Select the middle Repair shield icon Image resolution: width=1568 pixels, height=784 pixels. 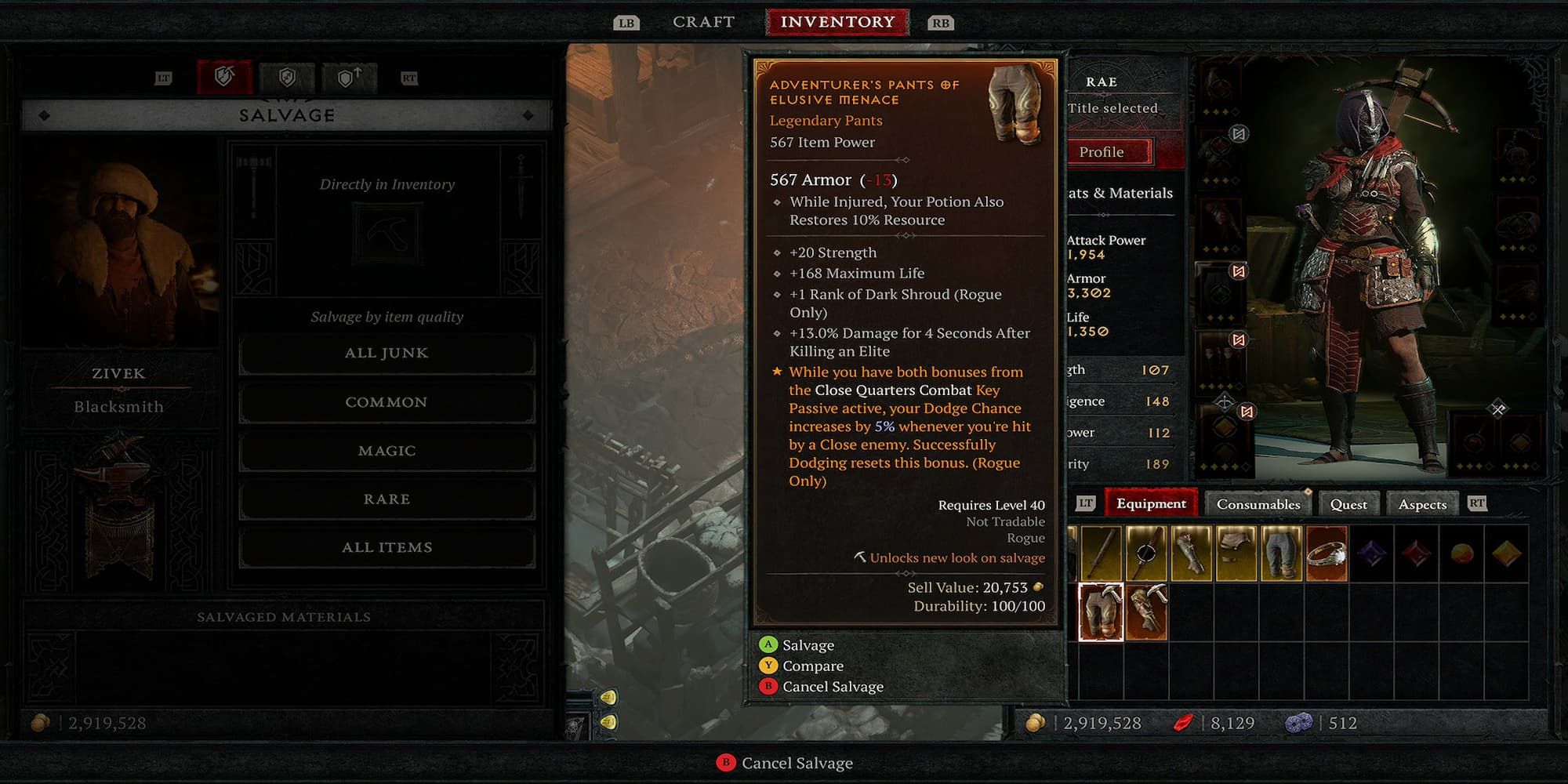click(288, 76)
